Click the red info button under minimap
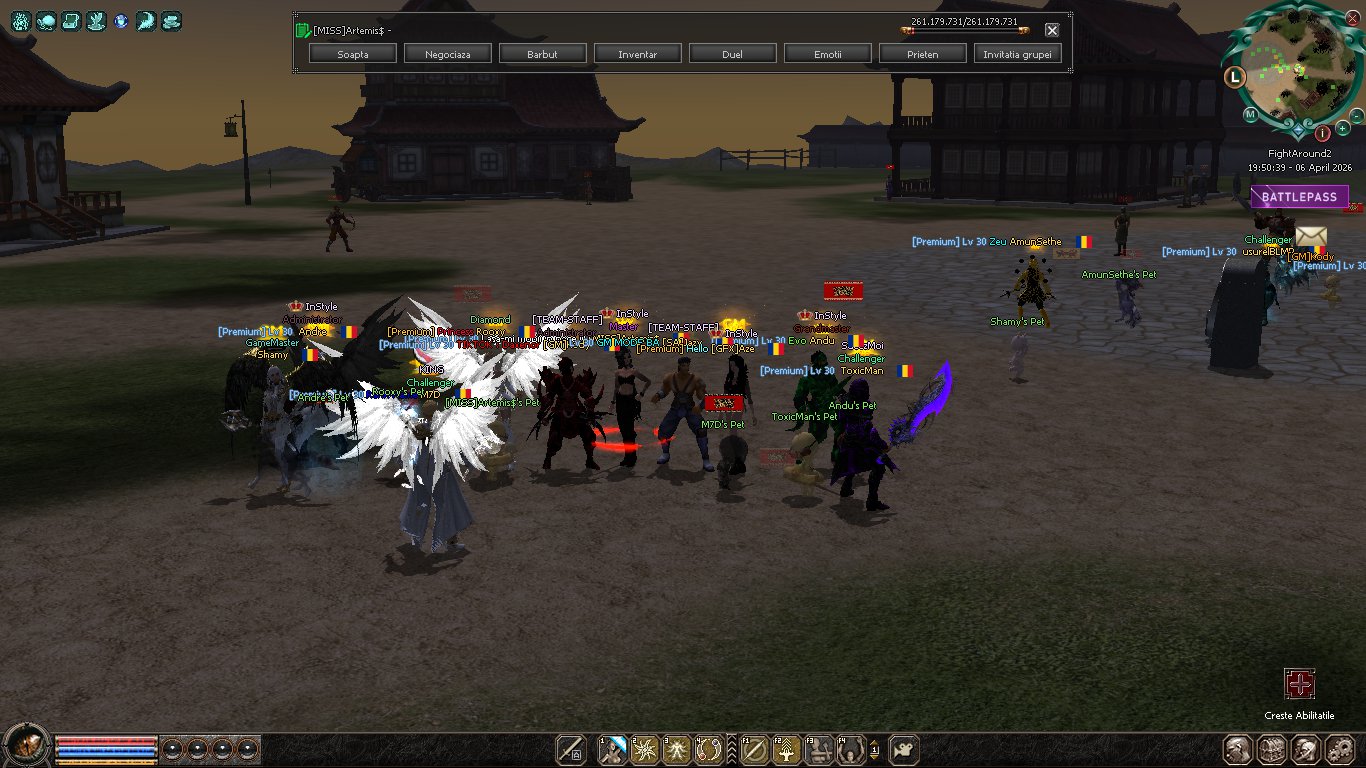1366x768 pixels. tap(1322, 133)
